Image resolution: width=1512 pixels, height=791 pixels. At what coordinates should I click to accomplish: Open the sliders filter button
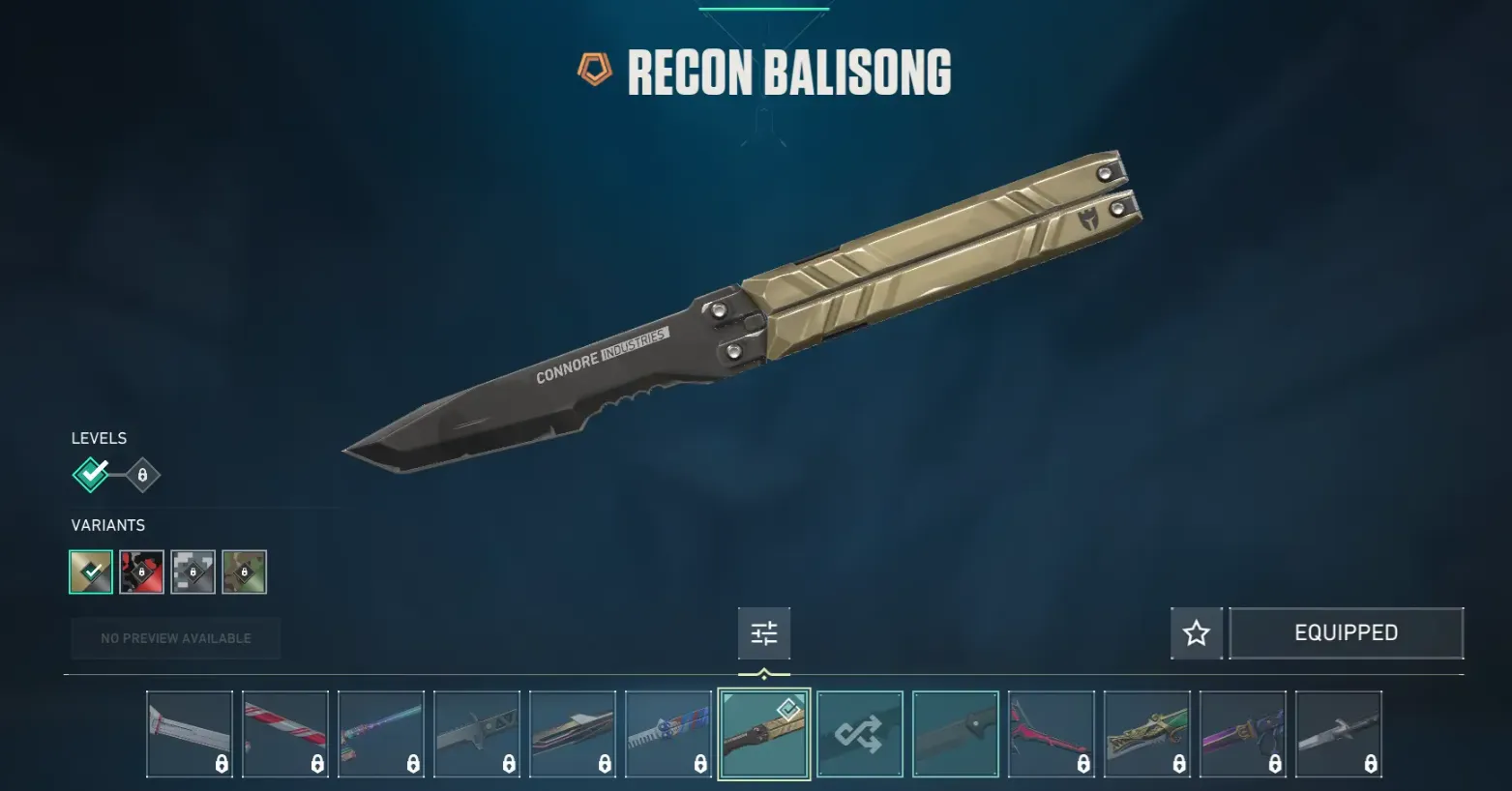coord(764,633)
